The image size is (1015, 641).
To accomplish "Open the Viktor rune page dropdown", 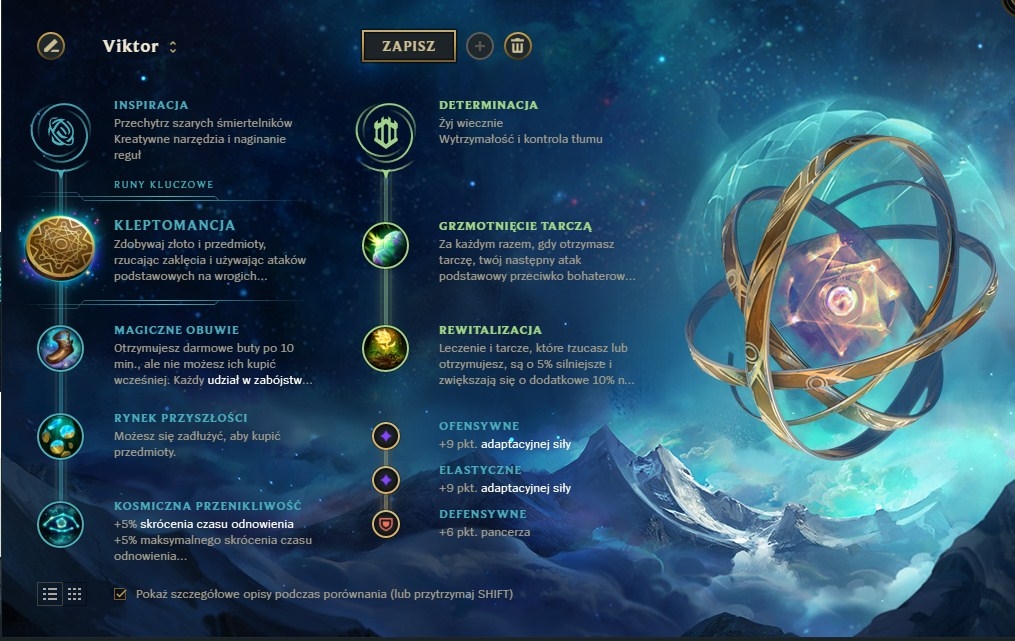I will coord(140,46).
